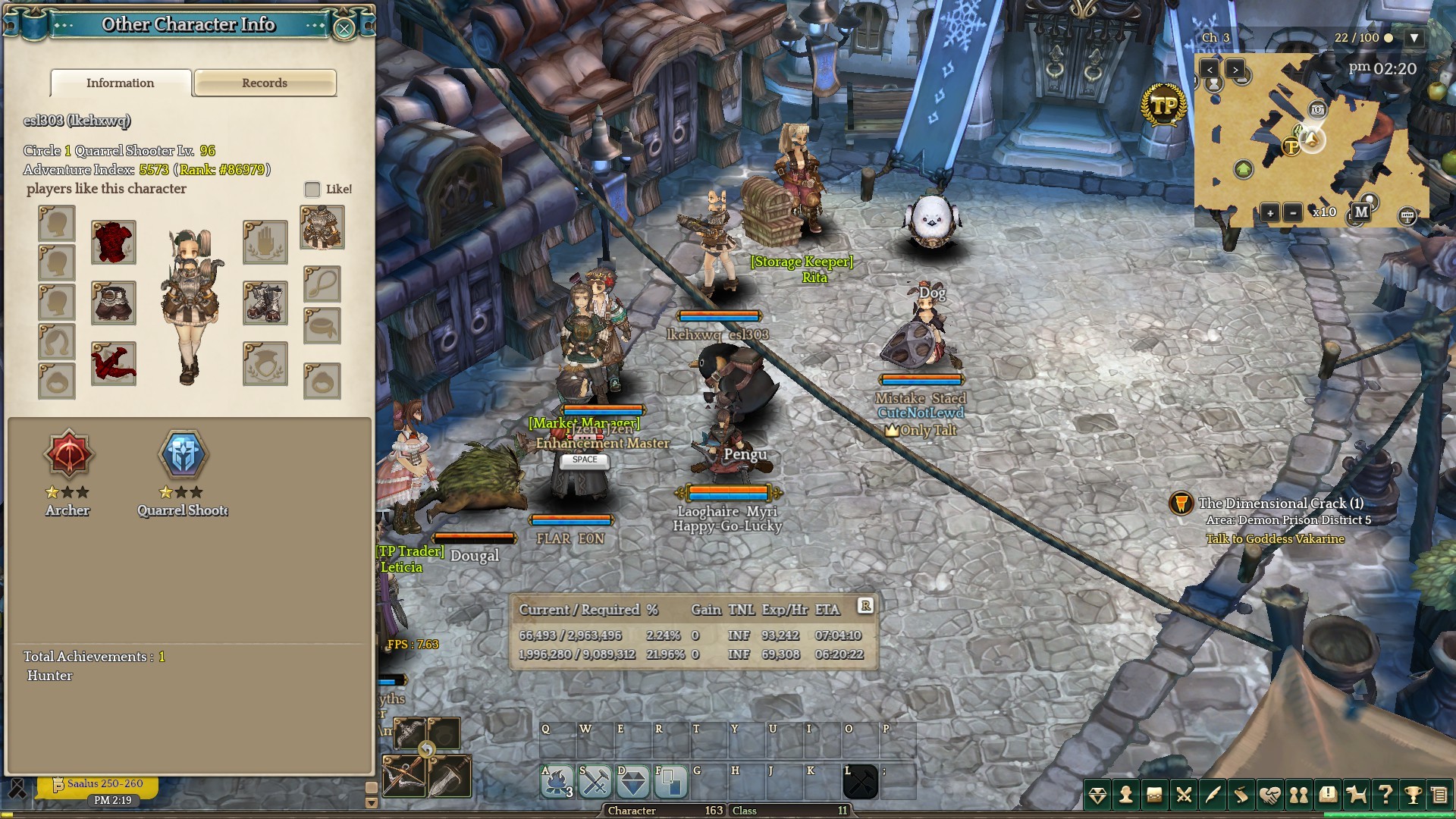This screenshot has width=1456, height=819.
Task: Select the Quarrel Shooter class emblem
Action: (183, 455)
